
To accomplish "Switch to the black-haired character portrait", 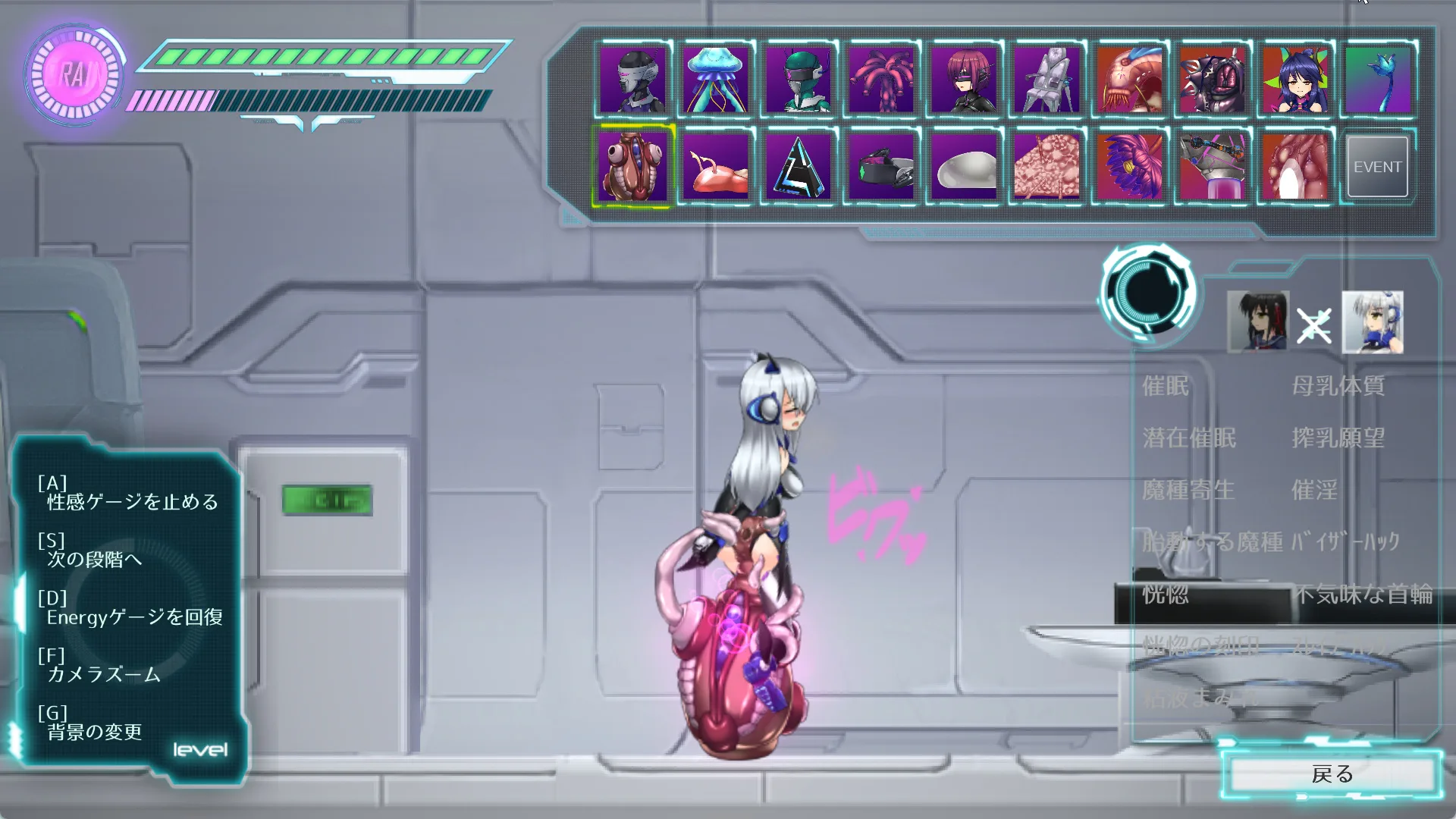I will point(1257,322).
